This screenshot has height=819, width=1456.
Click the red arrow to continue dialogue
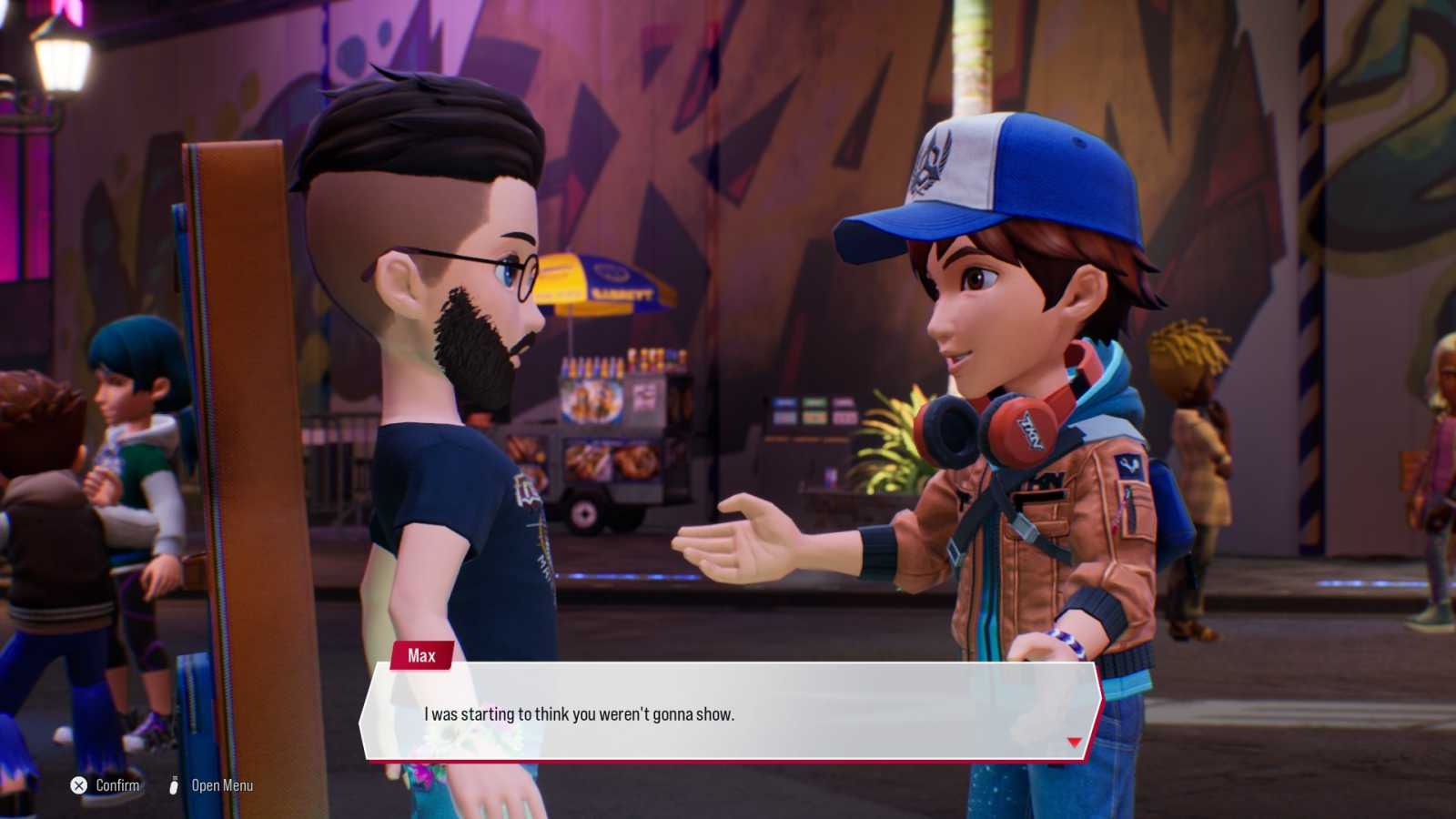point(1074,743)
